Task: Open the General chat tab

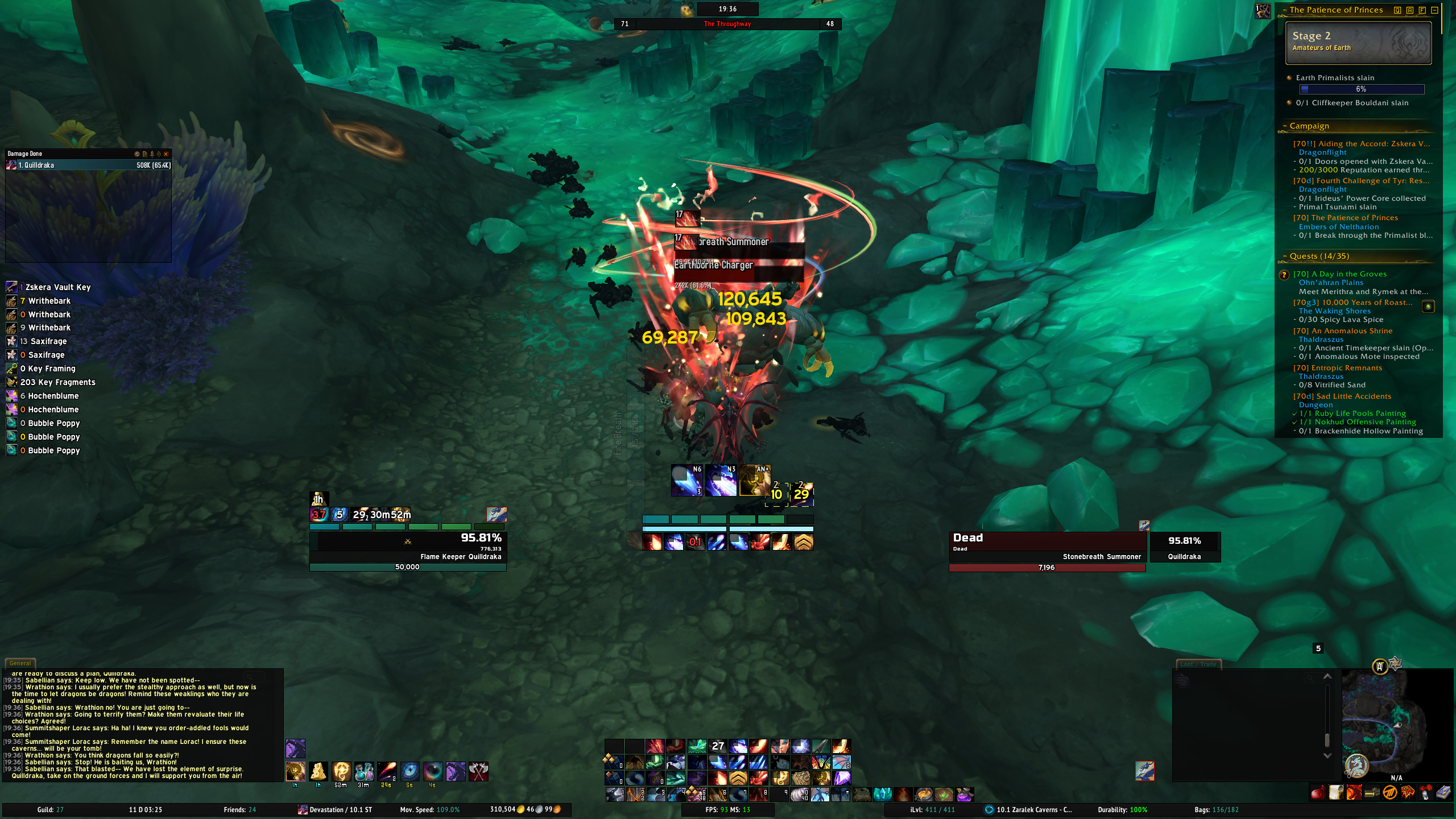Action: tap(20, 663)
